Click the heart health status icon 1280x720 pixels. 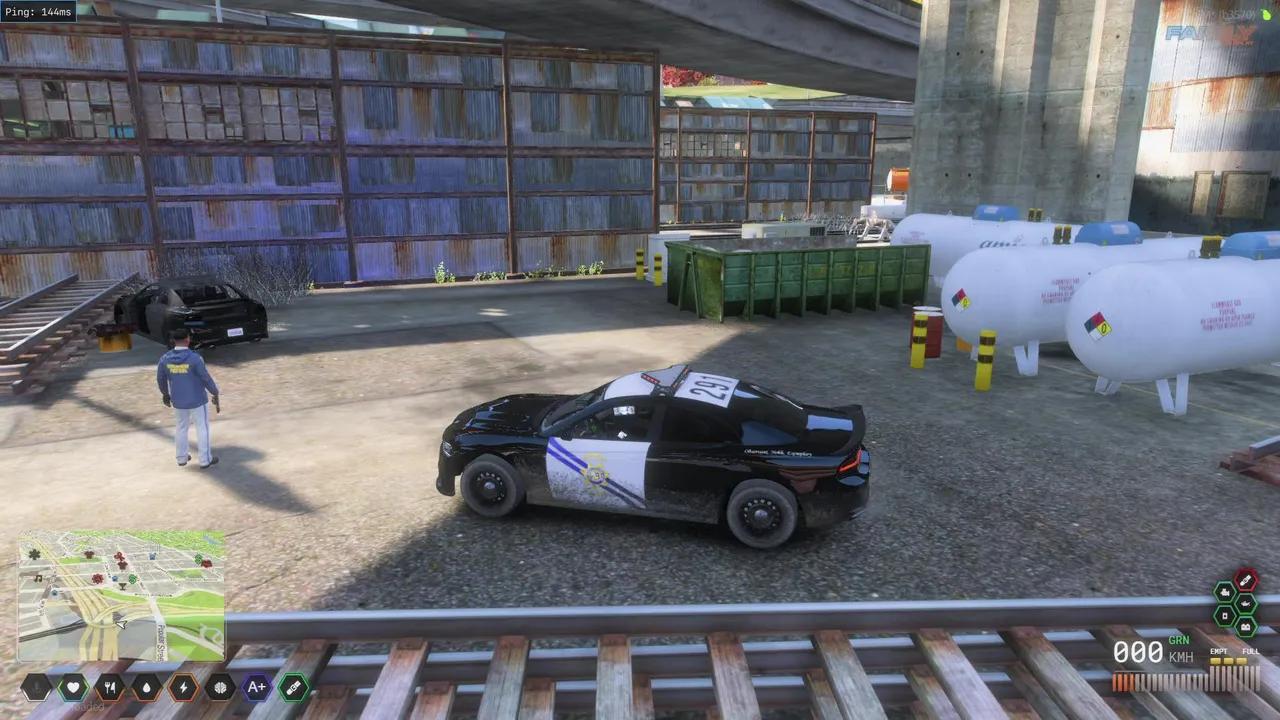(73, 687)
